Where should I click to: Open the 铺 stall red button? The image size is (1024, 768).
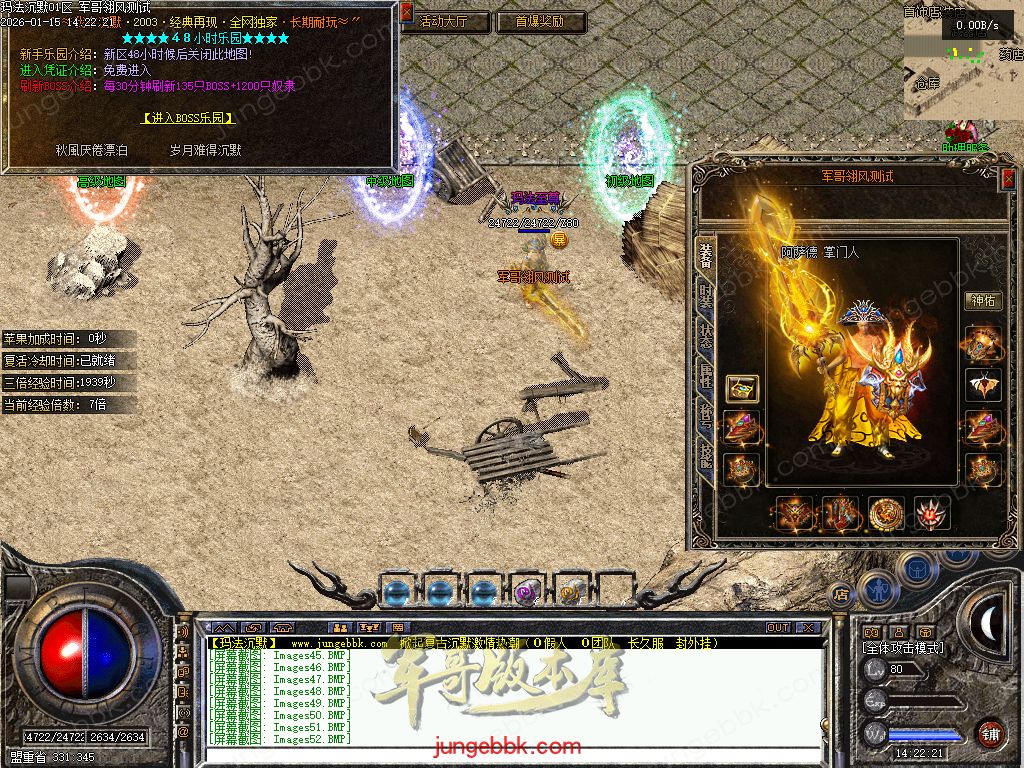point(990,733)
